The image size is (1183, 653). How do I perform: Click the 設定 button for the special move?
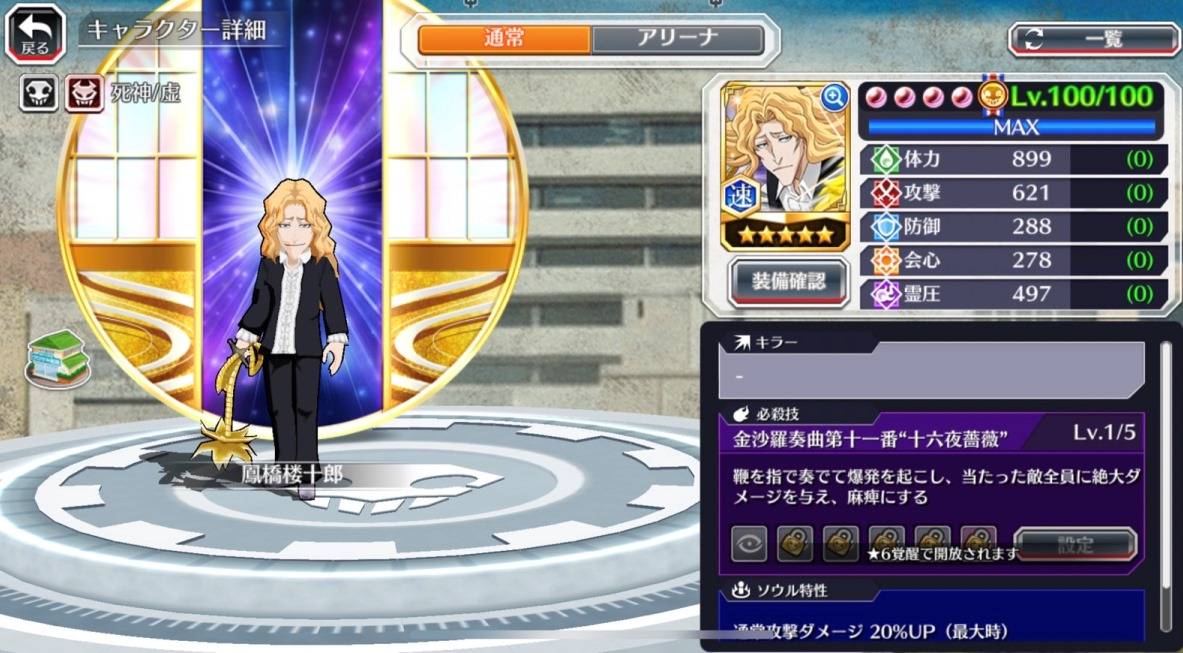1075,546
